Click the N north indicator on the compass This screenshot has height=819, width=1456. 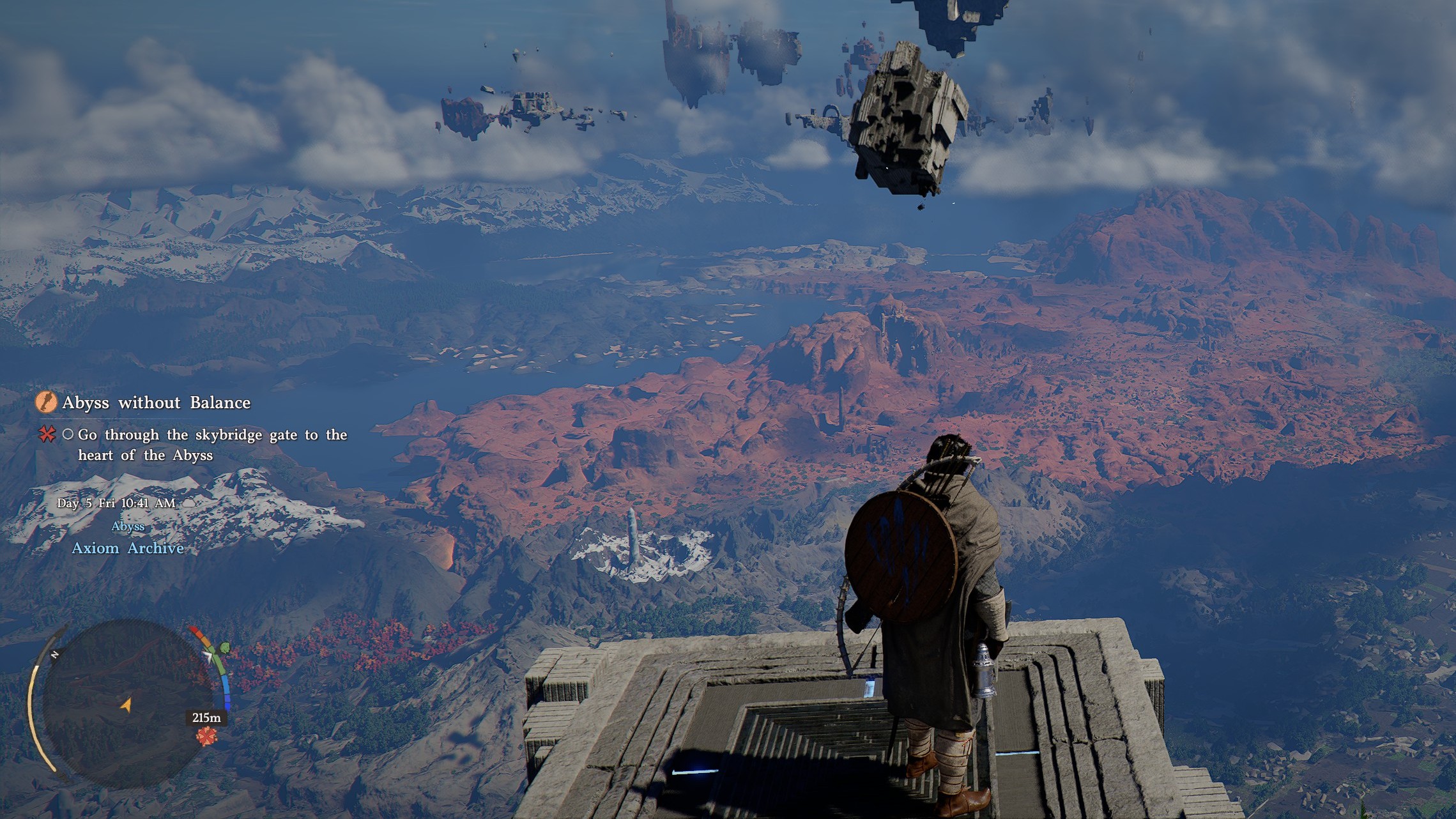(x=54, y=655)
